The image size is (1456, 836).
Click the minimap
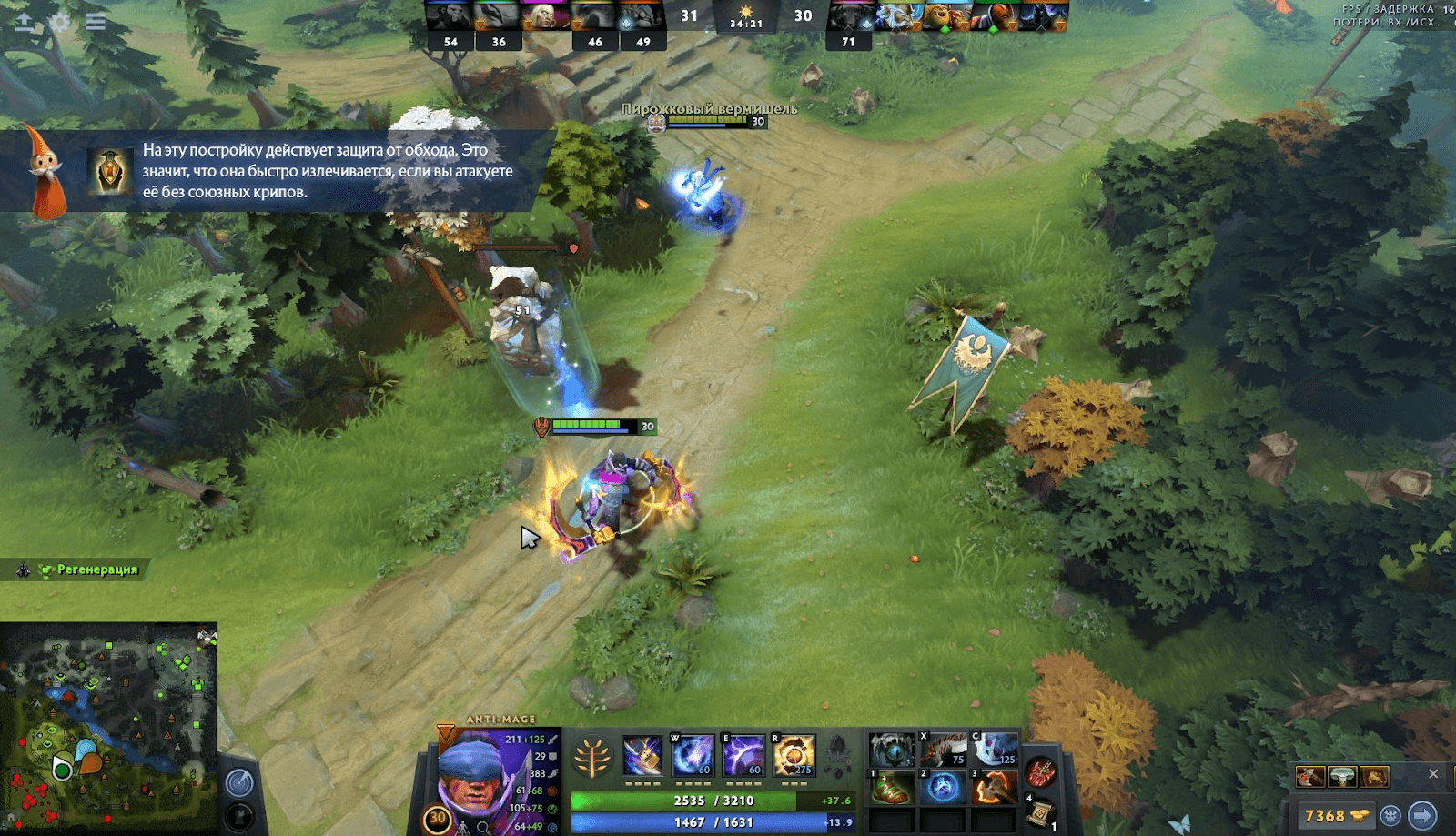(109, 726)
